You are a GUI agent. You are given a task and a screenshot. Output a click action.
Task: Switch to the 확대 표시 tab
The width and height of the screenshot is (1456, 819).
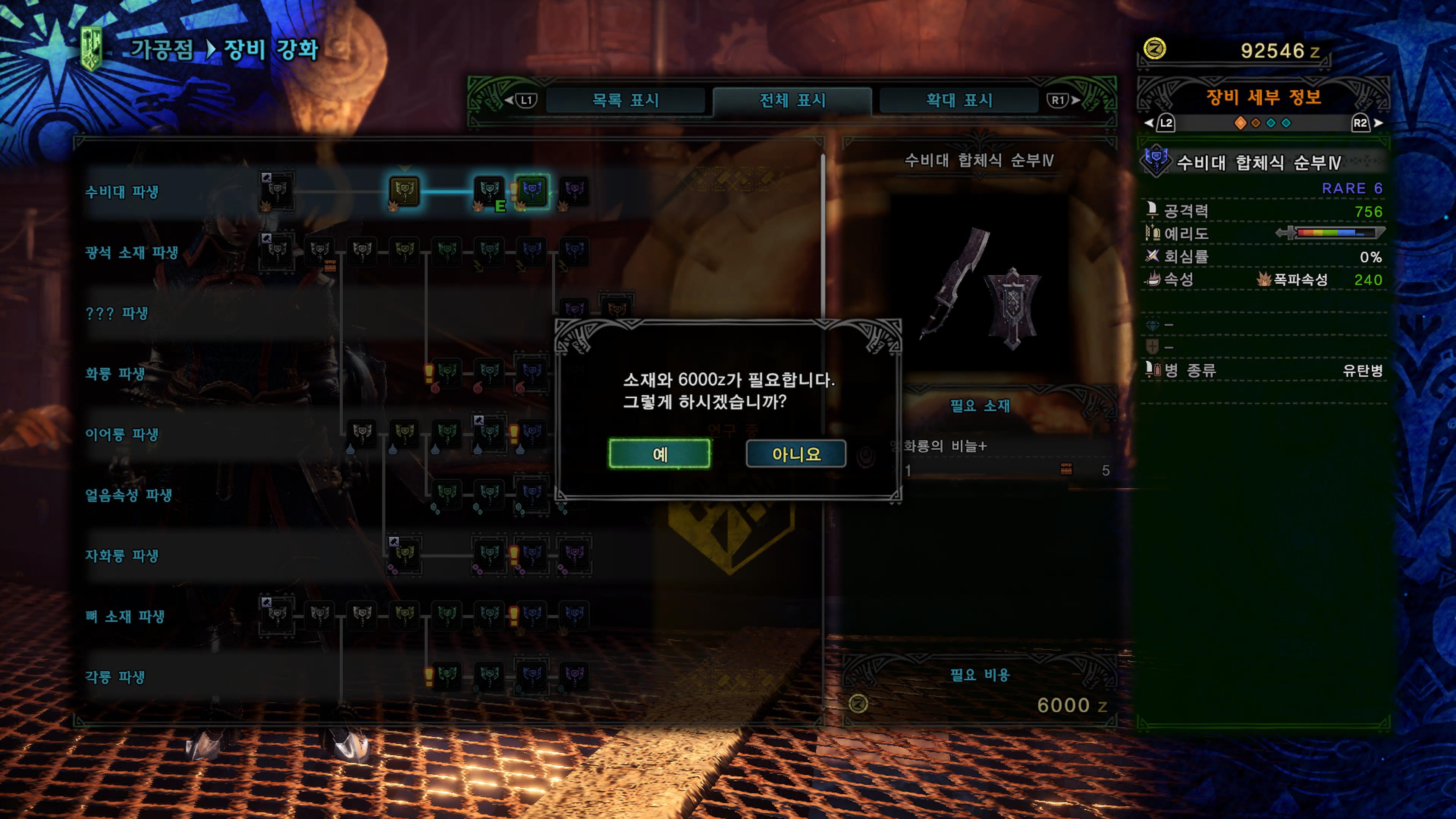[x=959, y=100]
